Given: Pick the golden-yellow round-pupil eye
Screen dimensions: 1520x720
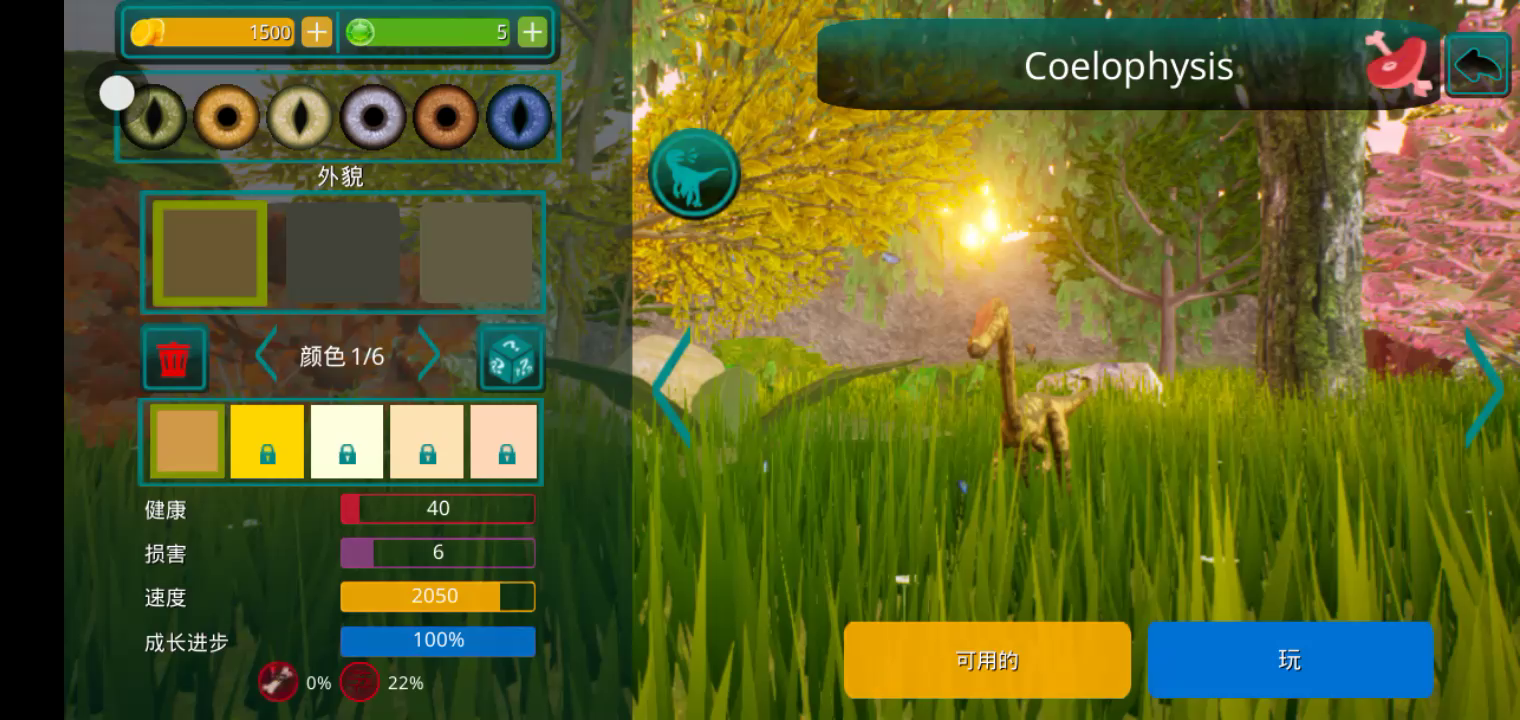Looking at the screenshot, I should [227, 117].
